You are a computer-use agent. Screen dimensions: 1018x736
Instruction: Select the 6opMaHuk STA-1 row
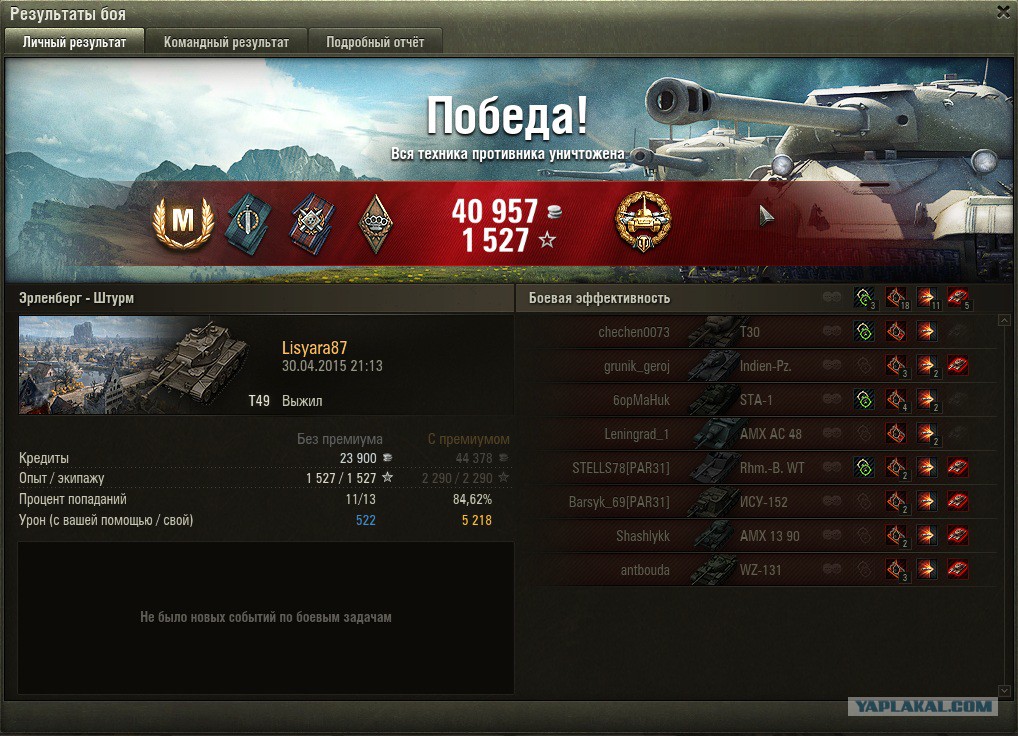[700, 400]
